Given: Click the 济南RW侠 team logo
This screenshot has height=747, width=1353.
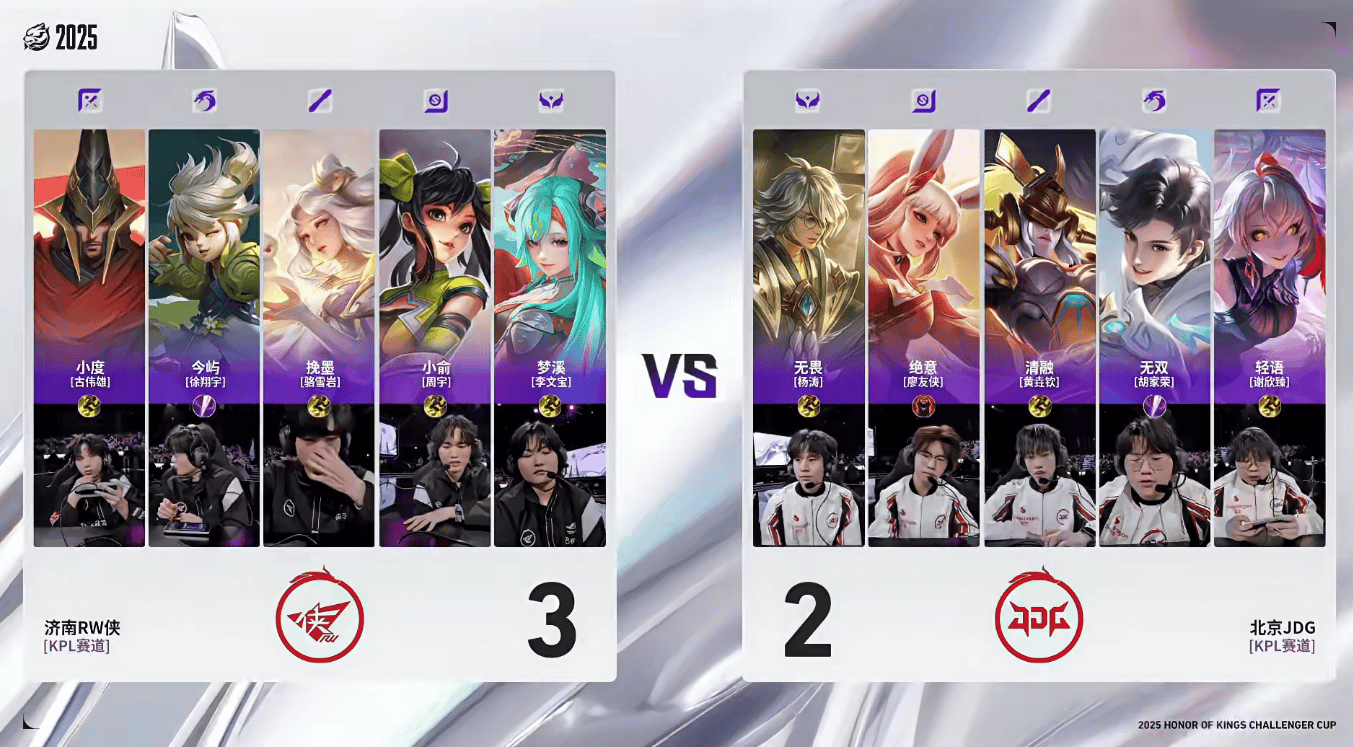Looking at the screenshot, I should pos(320,617).
